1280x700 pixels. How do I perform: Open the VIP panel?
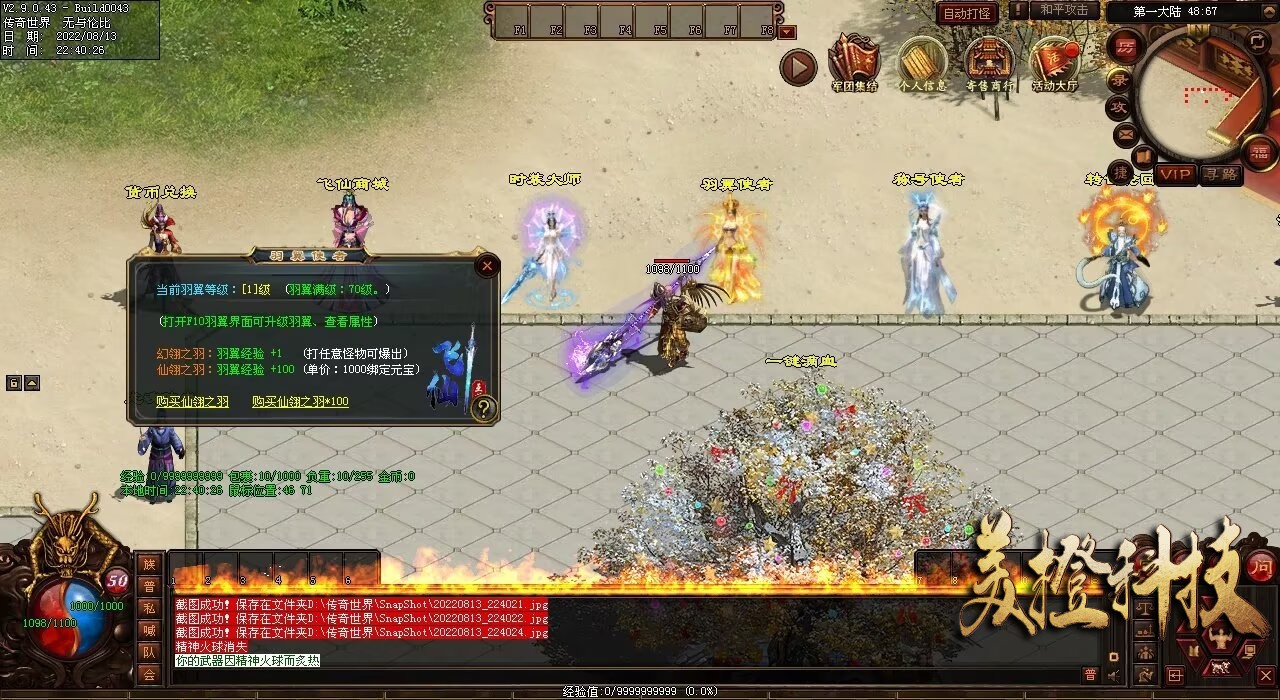point(1177,175)
